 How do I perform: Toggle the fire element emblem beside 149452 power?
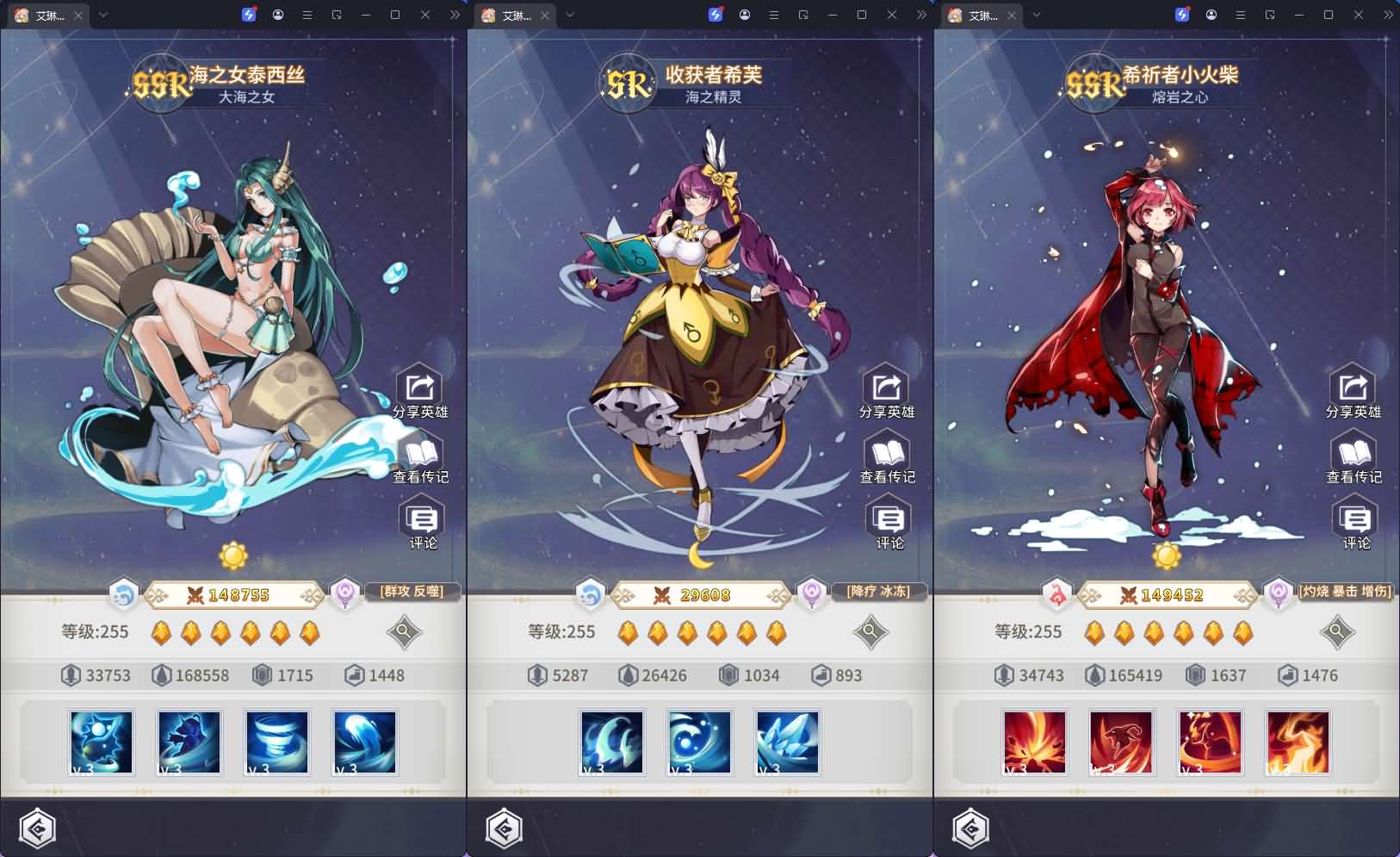coord(1056,594)
